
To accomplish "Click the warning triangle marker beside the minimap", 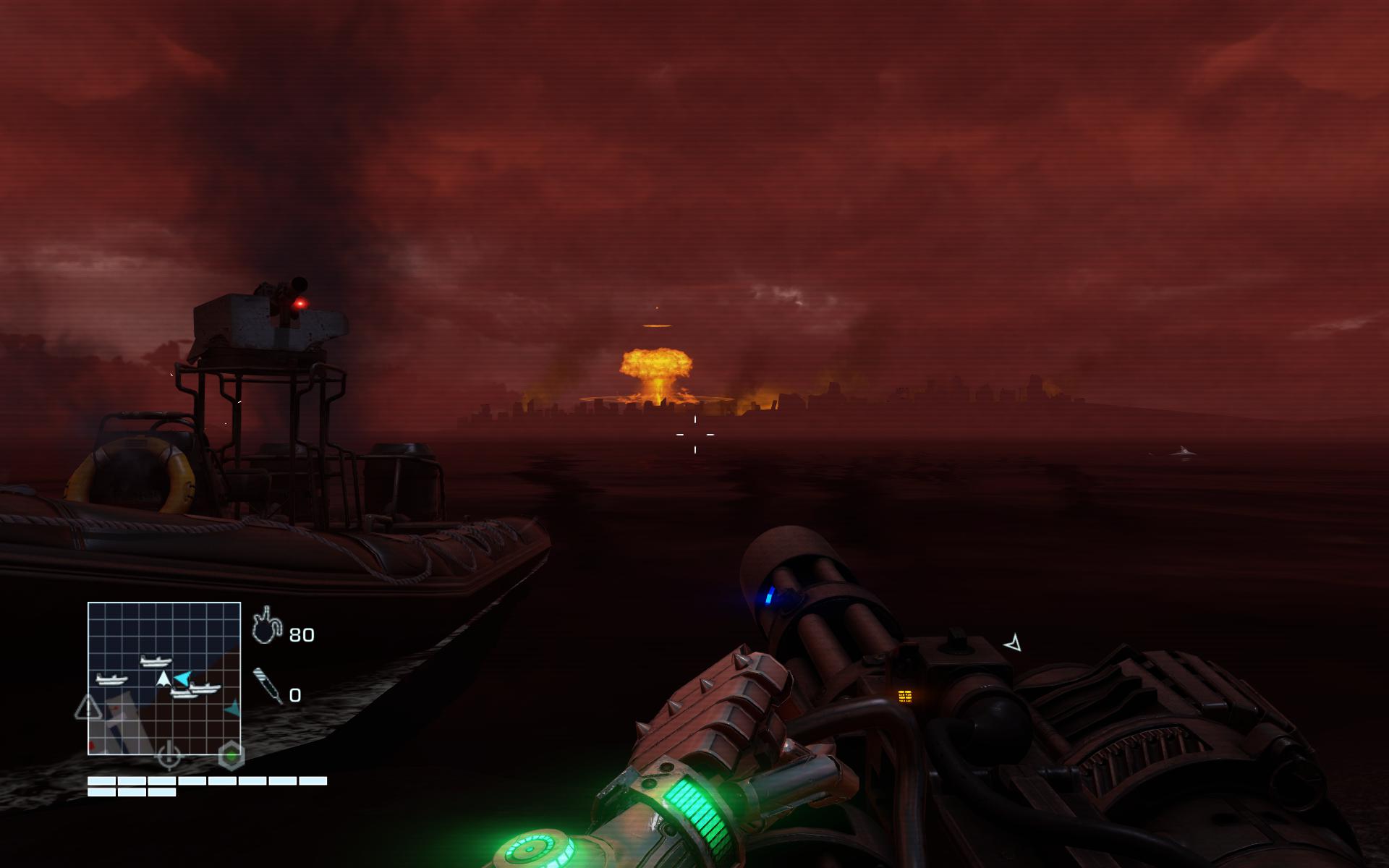I will pyautogui.click(x=88, y=707).
